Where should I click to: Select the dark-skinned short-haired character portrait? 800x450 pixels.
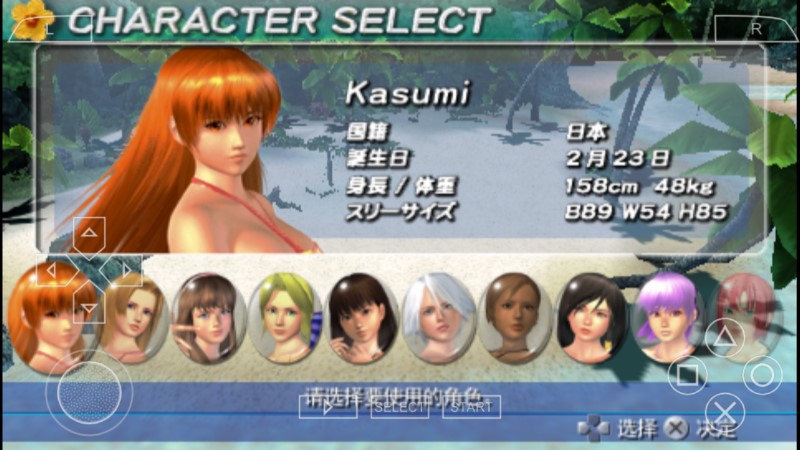(514, 318)
